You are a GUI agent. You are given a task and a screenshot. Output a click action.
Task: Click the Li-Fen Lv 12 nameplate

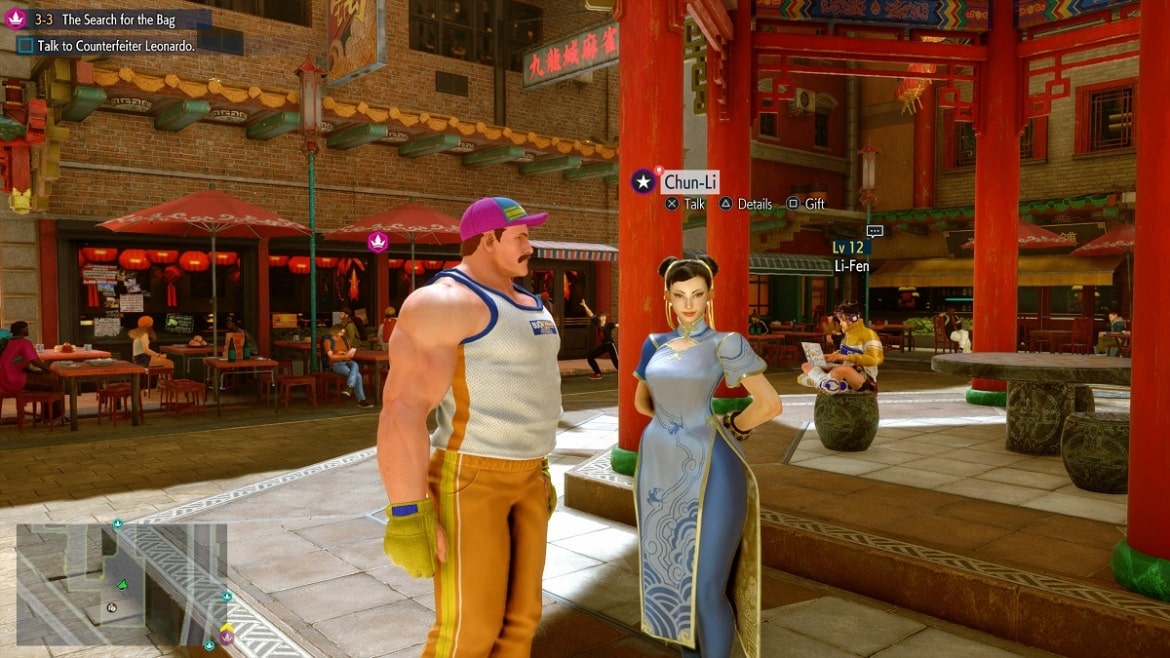[852, 257]
